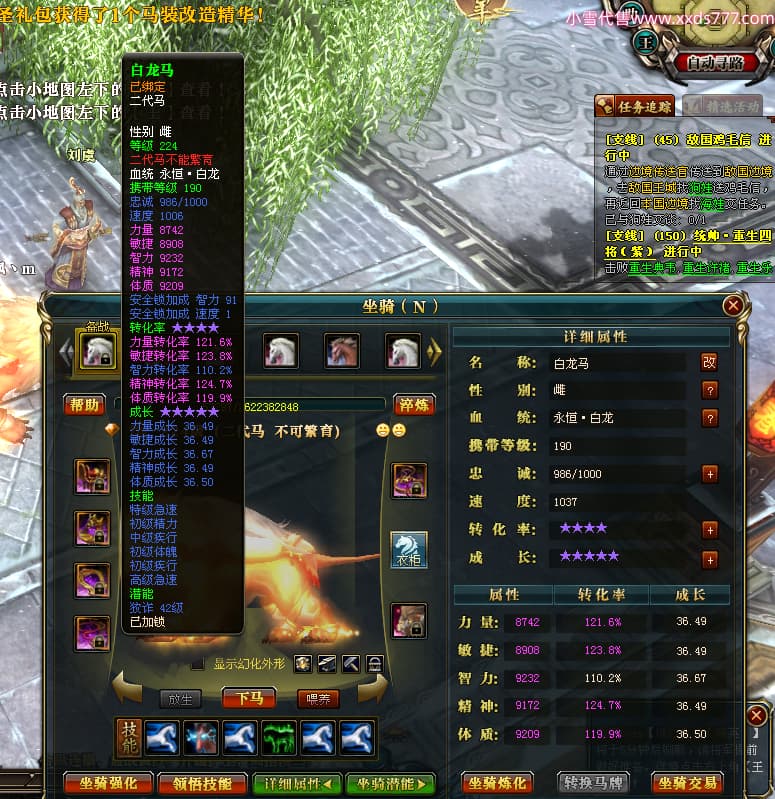
Task: Open the 衣柜 wardrobe icon
Action: pyautogui.click(x=408, y=549)
